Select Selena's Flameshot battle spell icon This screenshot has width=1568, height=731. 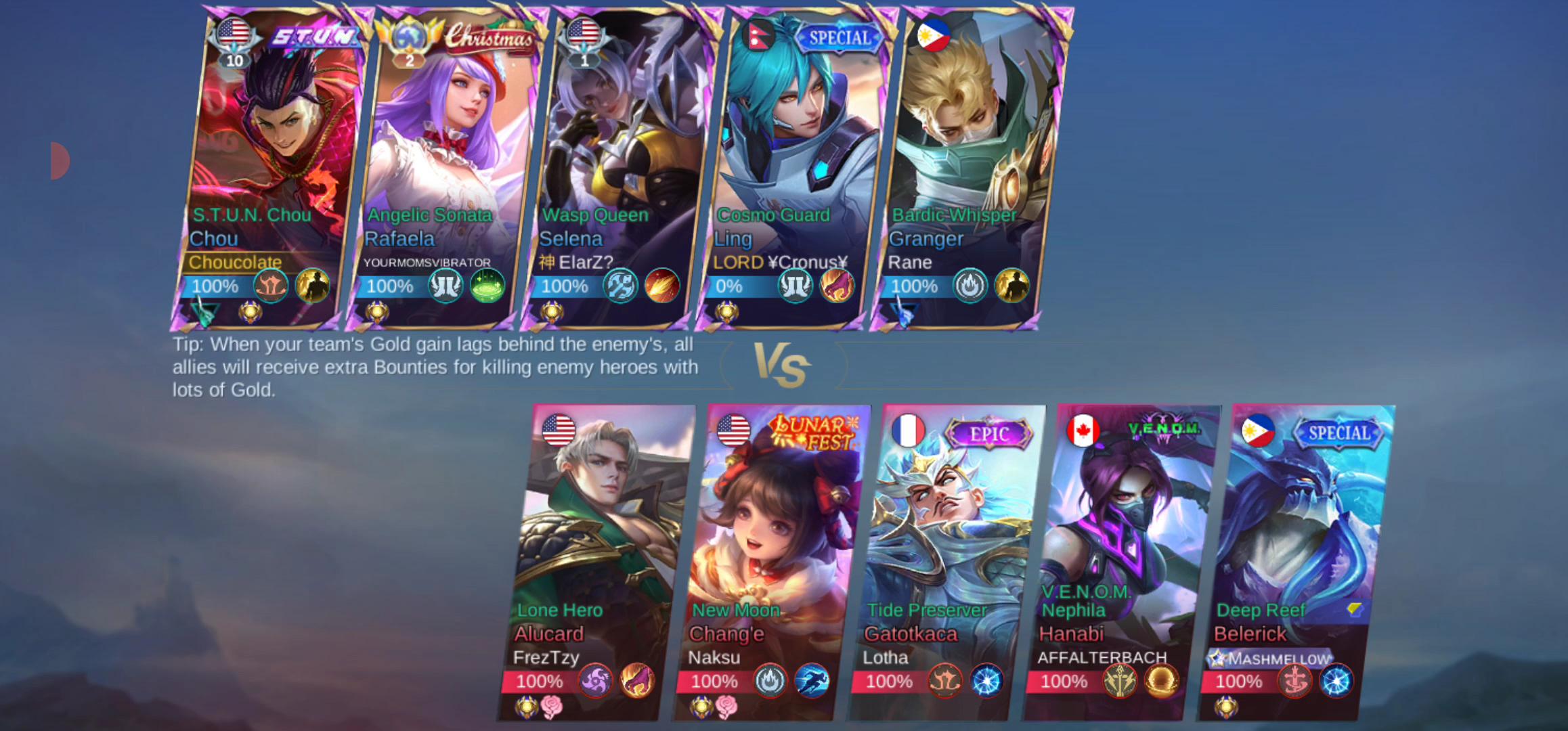662,287
